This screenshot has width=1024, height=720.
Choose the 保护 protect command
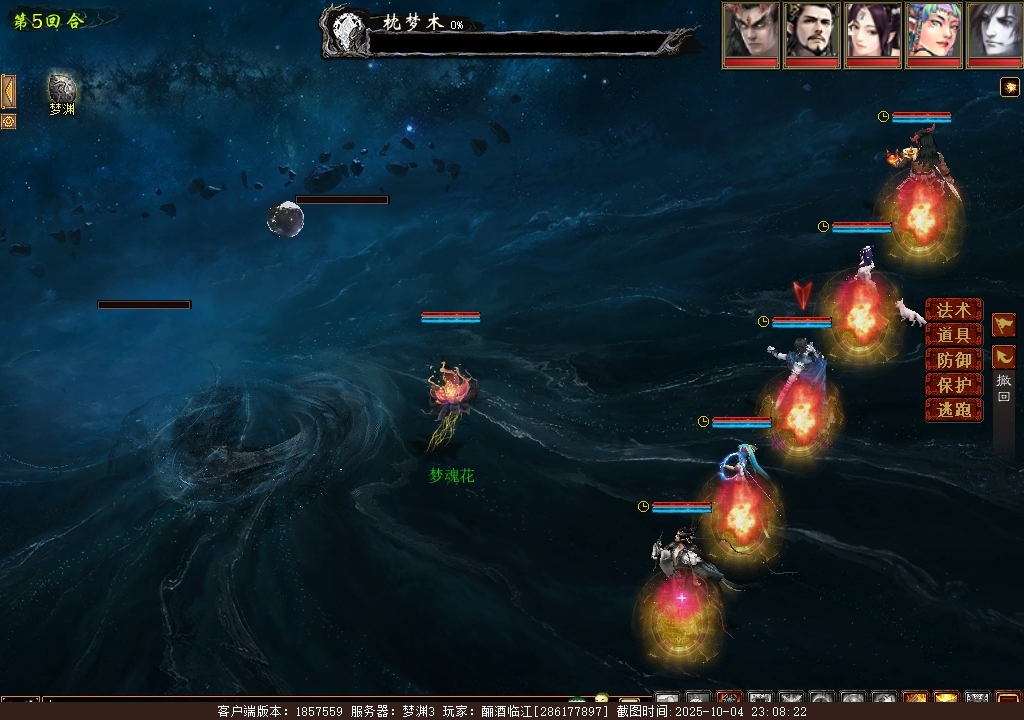(x=953, y=385)
